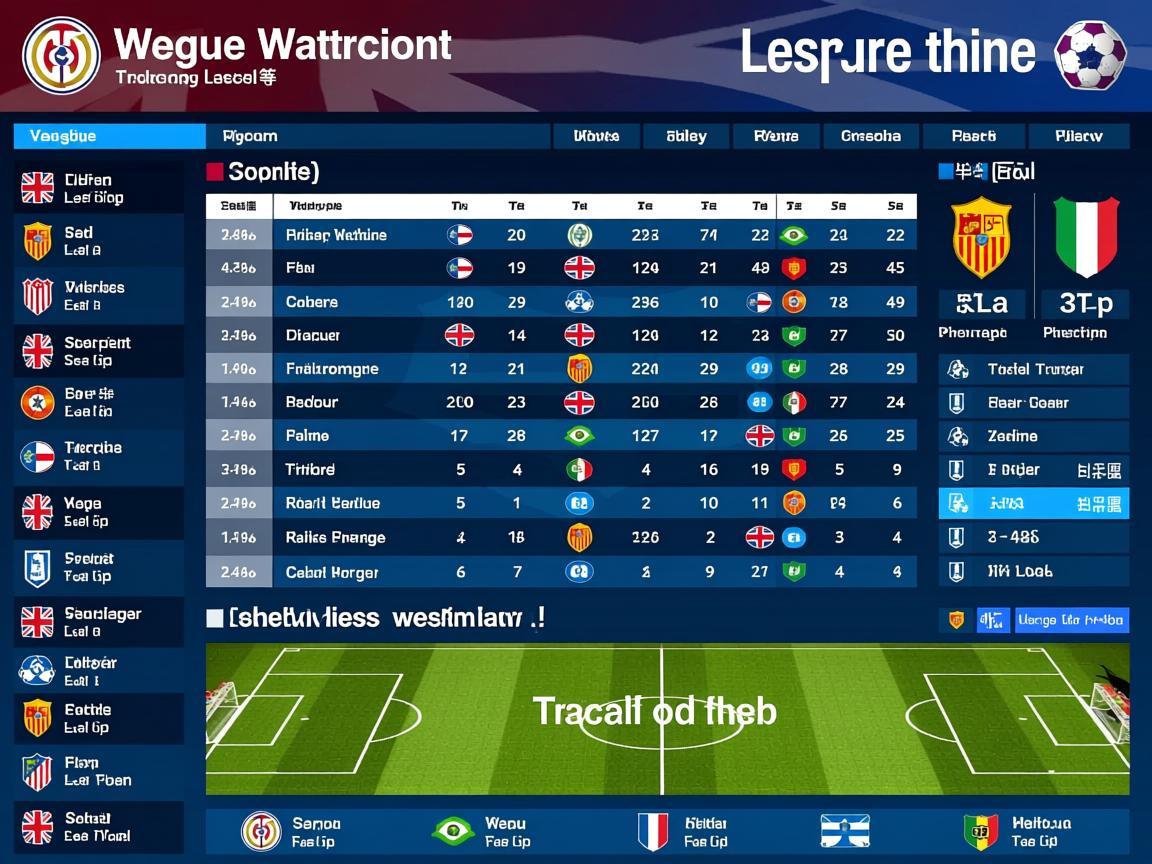Open the Todel Trunar panel entry
The width and height of the screenshot is (1152, 864).
tap(1034, 369)
